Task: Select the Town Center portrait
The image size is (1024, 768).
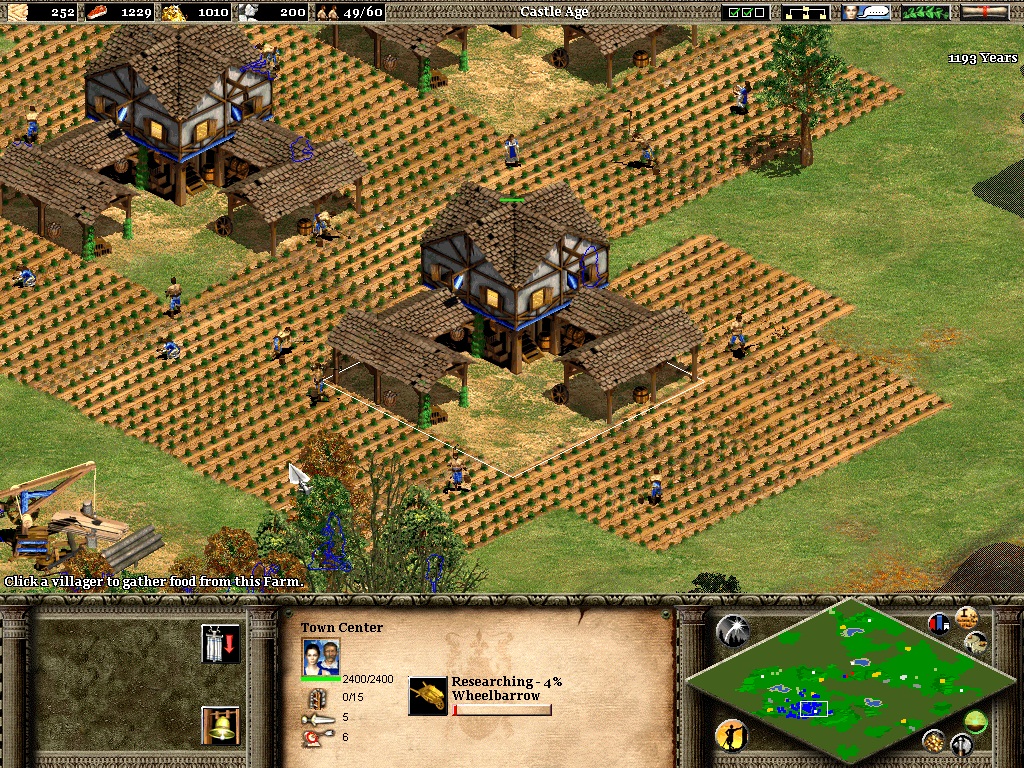Action: pyautogui.click(x=321, y=657)
